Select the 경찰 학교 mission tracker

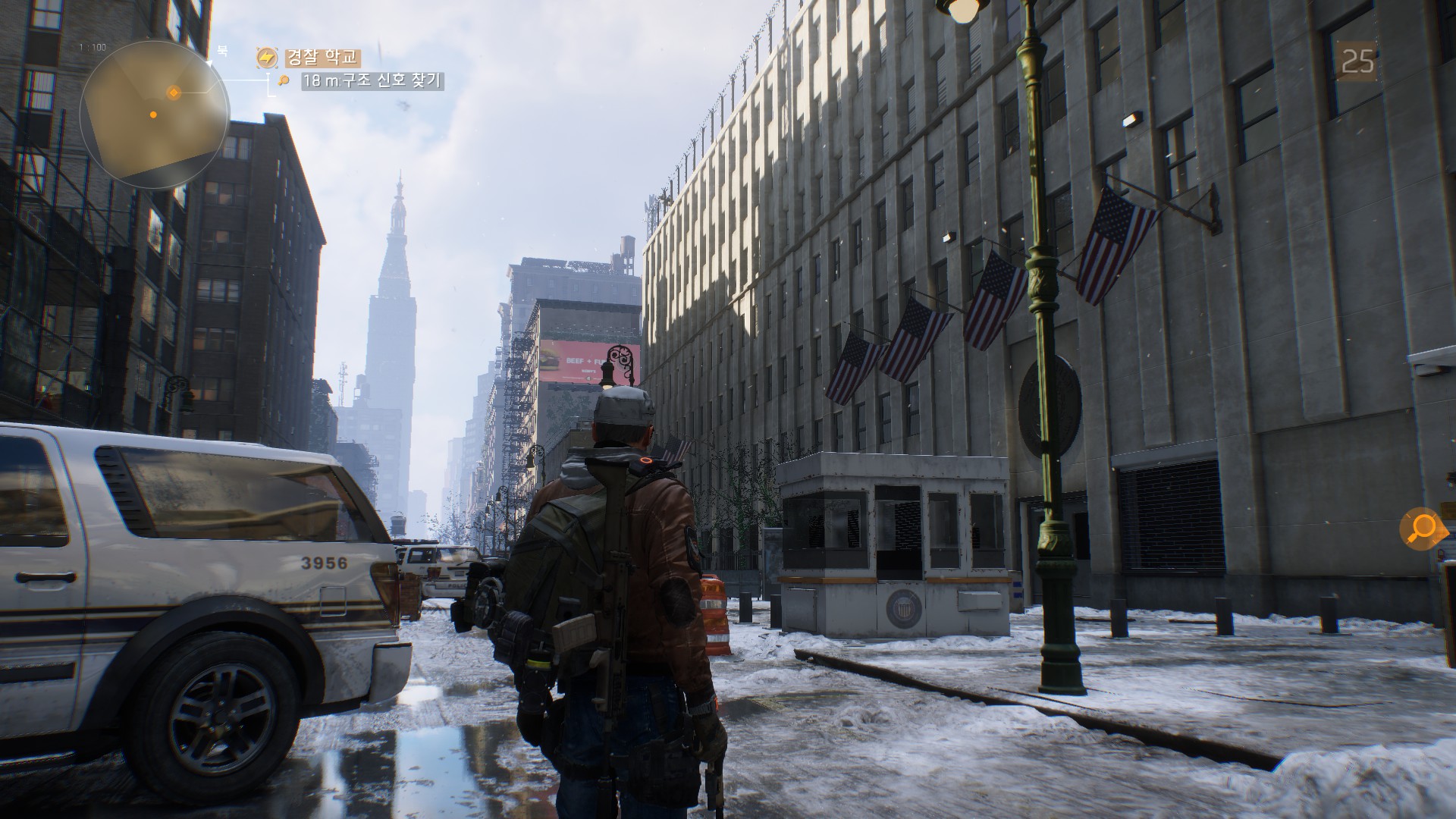(322, 58)
